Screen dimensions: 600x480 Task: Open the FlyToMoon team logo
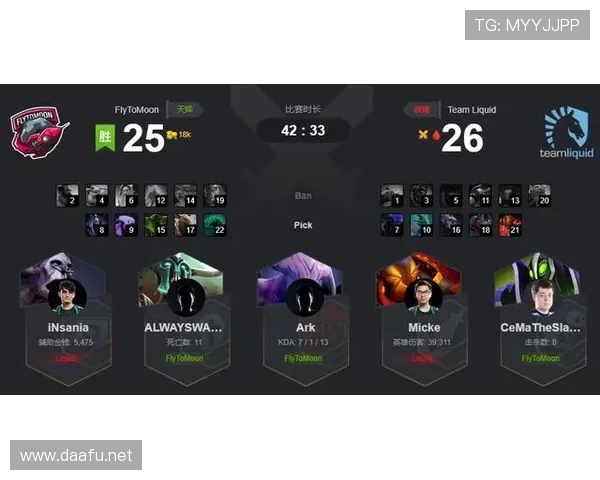point(40,133)
